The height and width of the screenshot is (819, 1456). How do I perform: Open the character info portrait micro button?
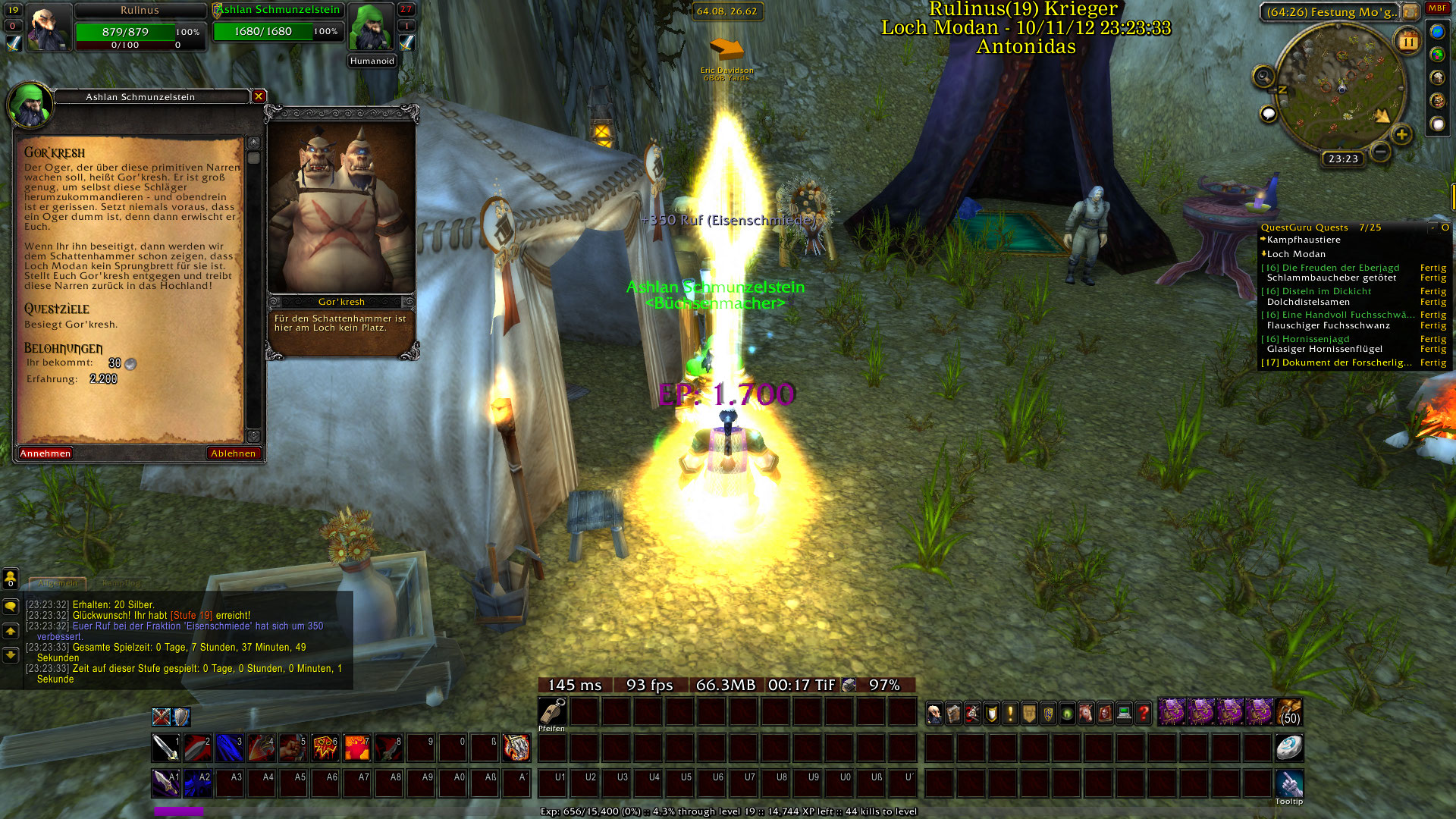935,713
